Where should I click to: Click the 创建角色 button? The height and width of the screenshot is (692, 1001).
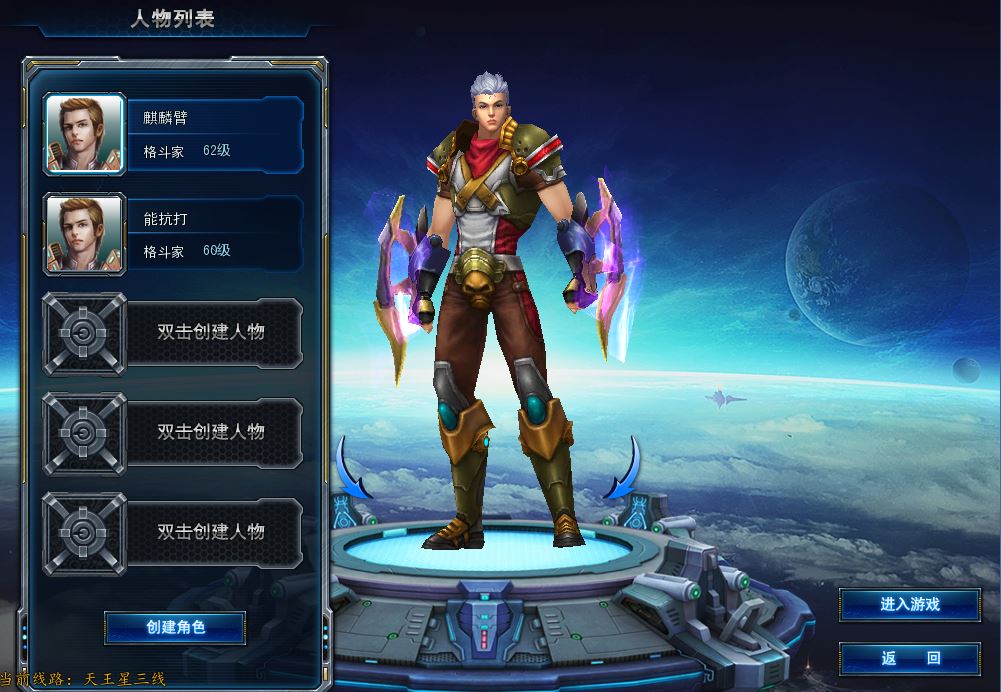coord(175,627)
